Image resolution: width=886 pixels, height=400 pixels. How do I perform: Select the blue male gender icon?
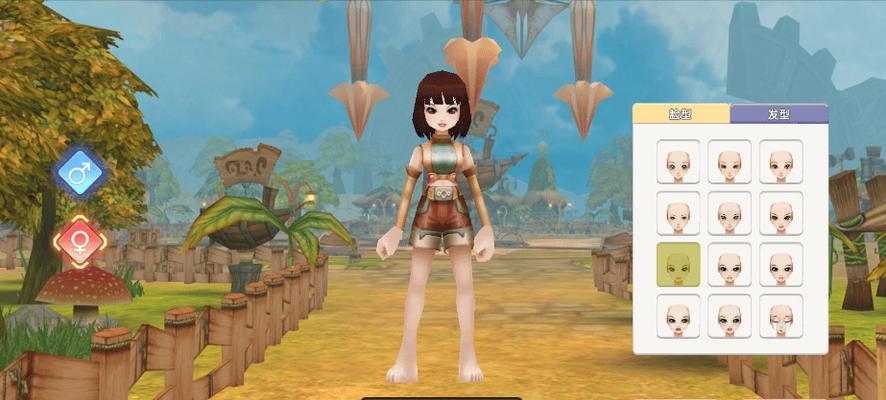click(x=81, y=172)
